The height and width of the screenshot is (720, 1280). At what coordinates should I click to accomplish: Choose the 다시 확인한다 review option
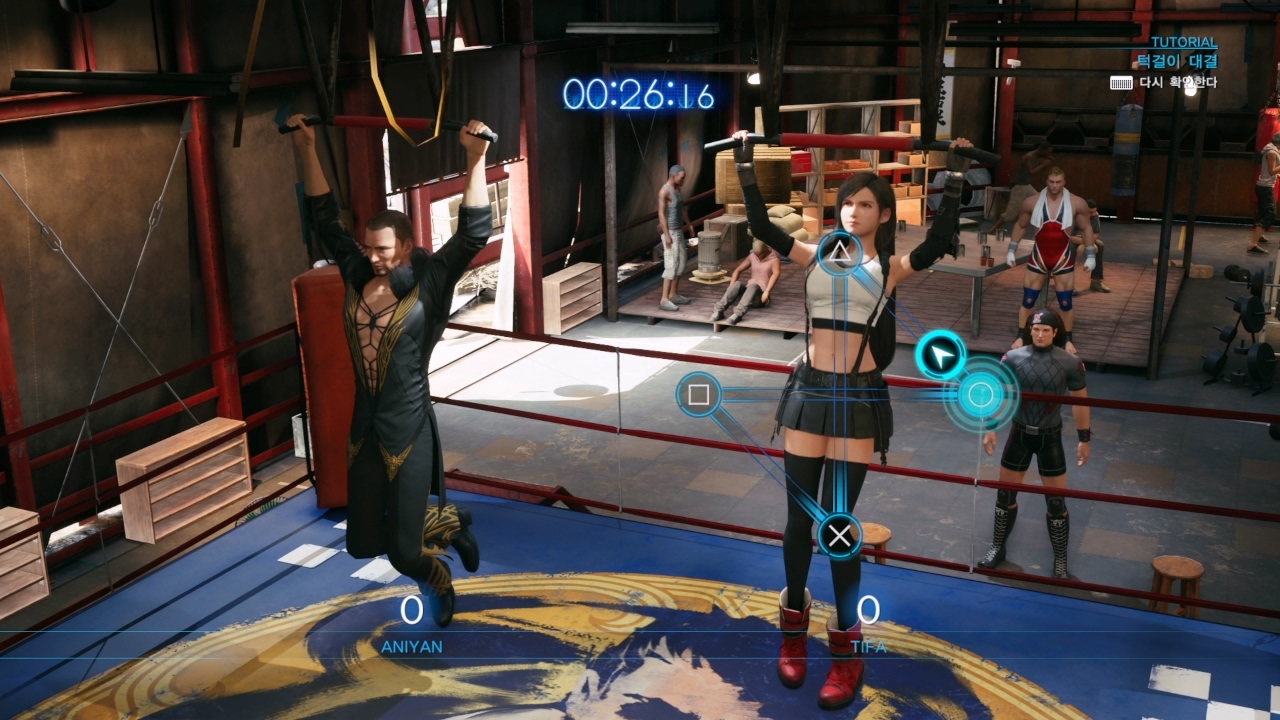tap(1177, 82)
